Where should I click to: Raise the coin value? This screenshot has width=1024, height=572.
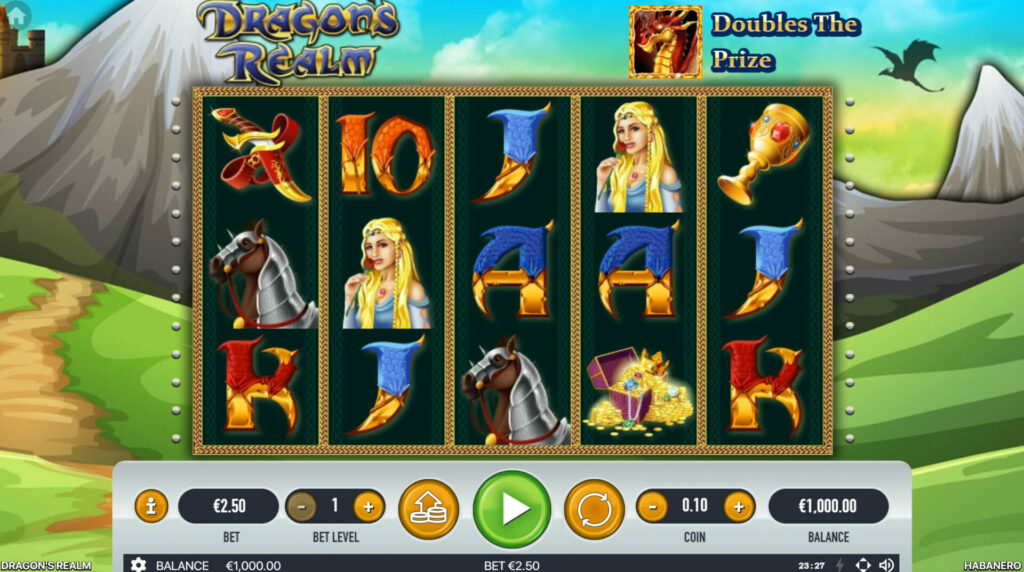(739, 507)
